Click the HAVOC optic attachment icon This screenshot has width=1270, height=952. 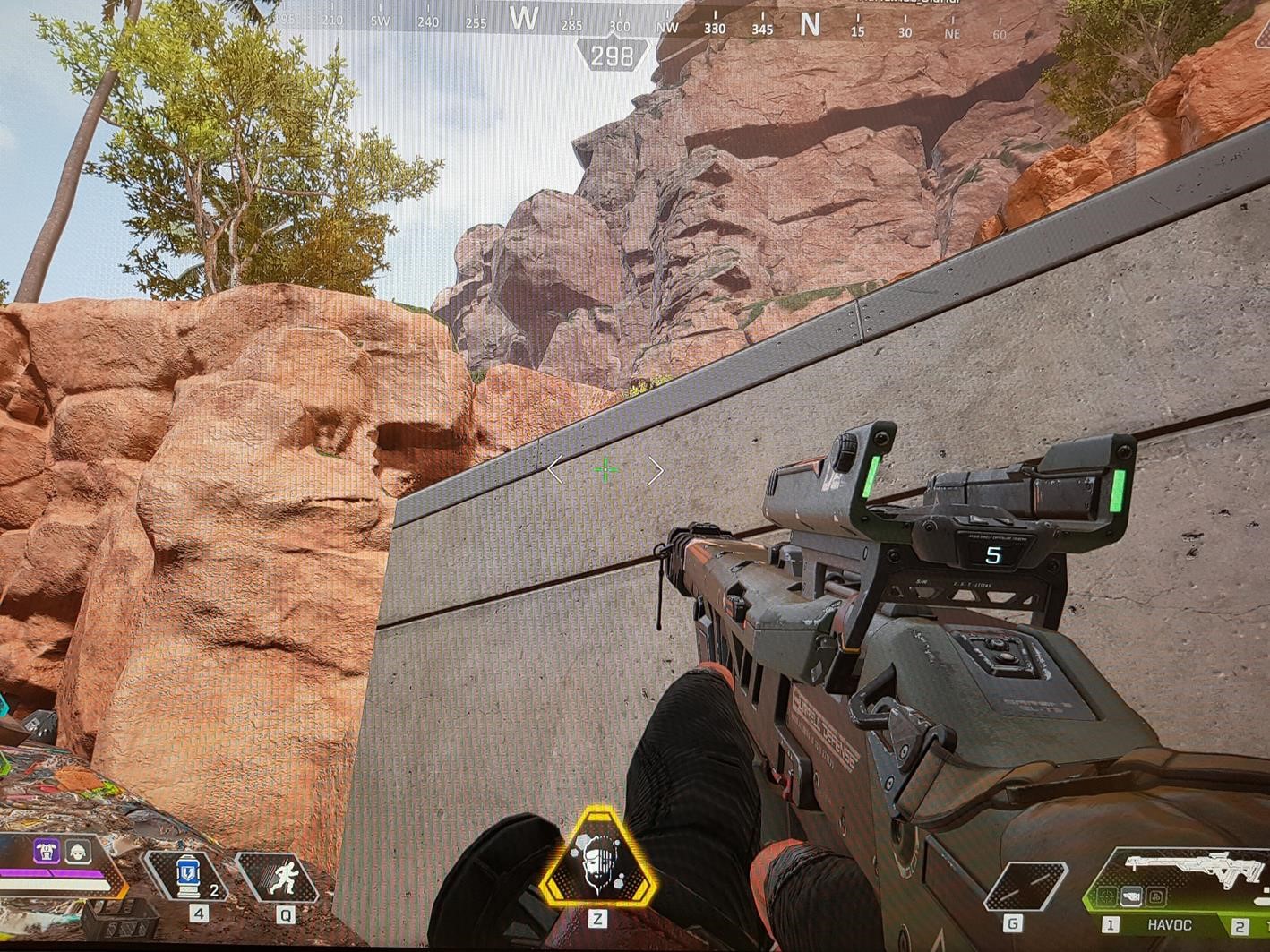(1107, 896)
